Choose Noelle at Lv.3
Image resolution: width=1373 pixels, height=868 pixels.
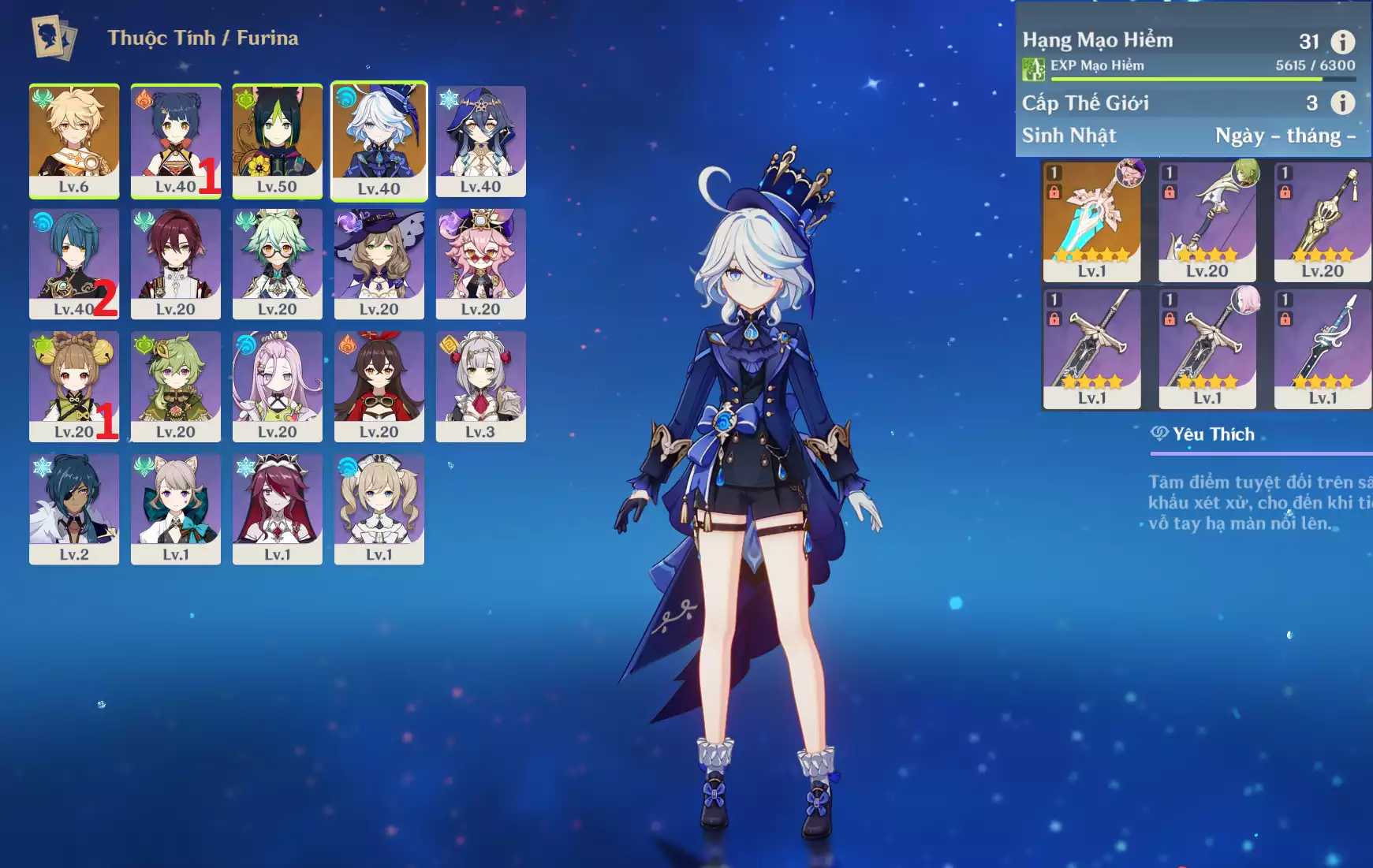tap(480, 386)
